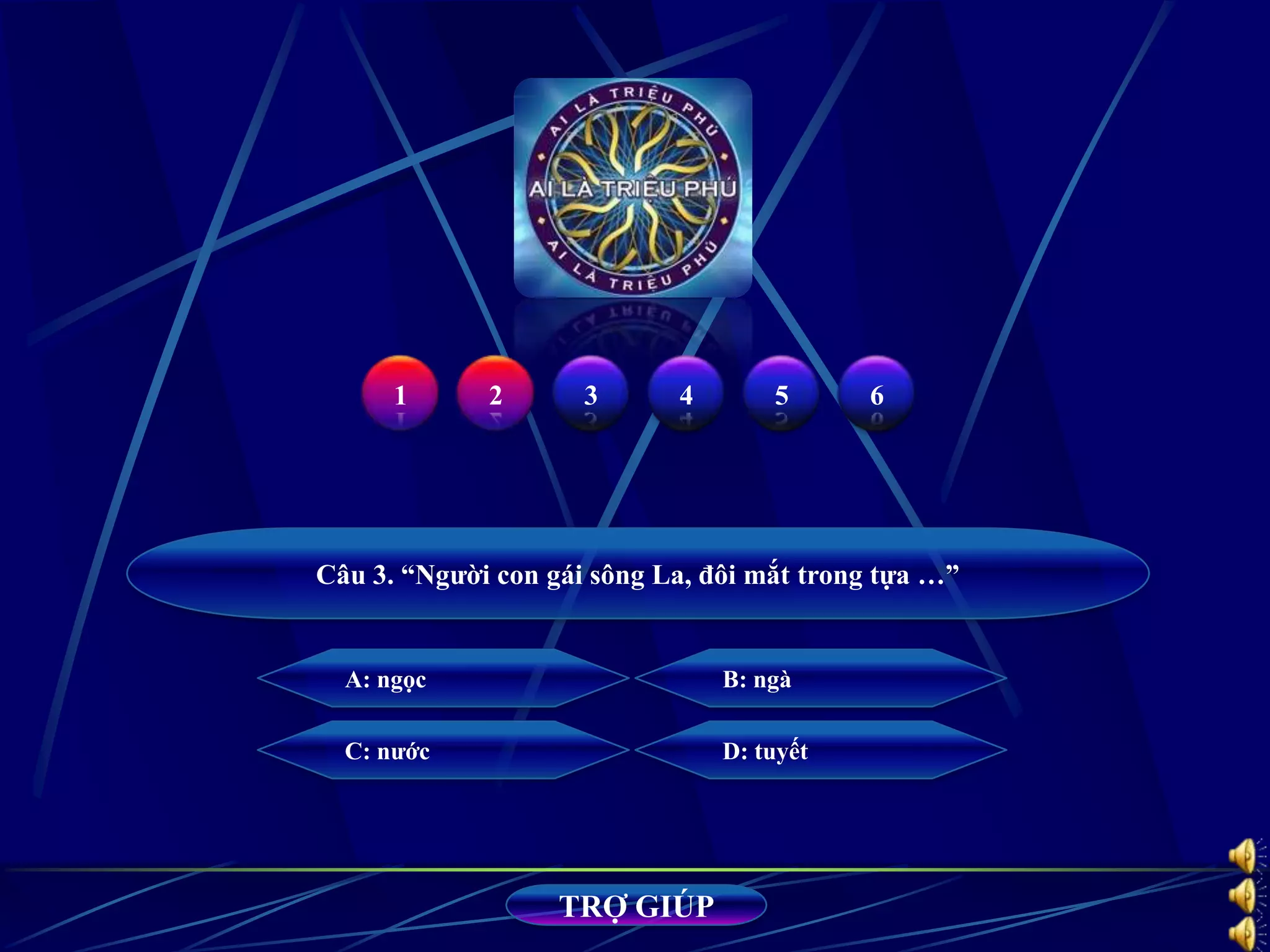Choose question ball number 2

[x=495, y=394]
